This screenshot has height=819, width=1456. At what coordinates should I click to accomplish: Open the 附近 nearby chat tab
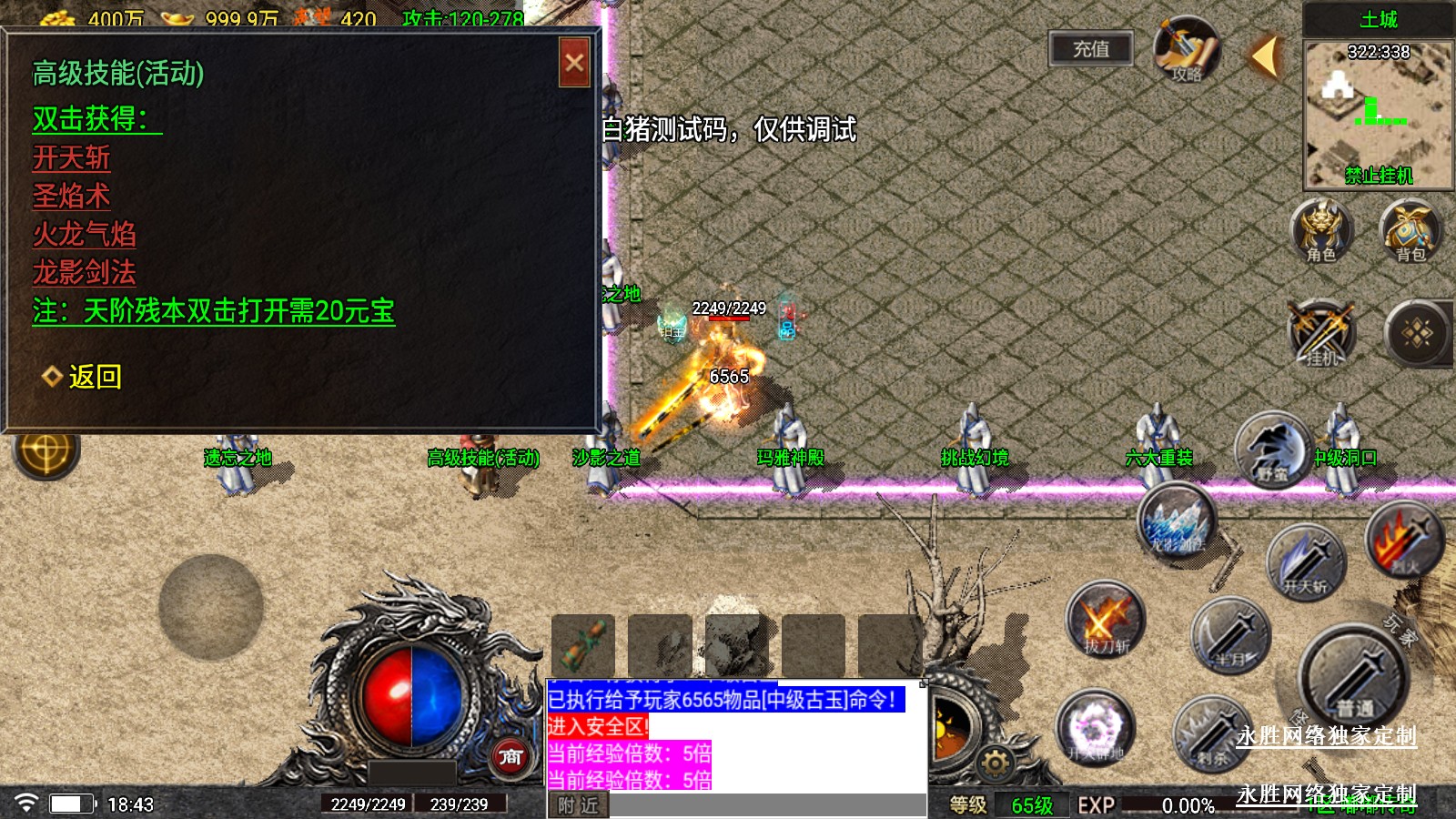point(579,805)
